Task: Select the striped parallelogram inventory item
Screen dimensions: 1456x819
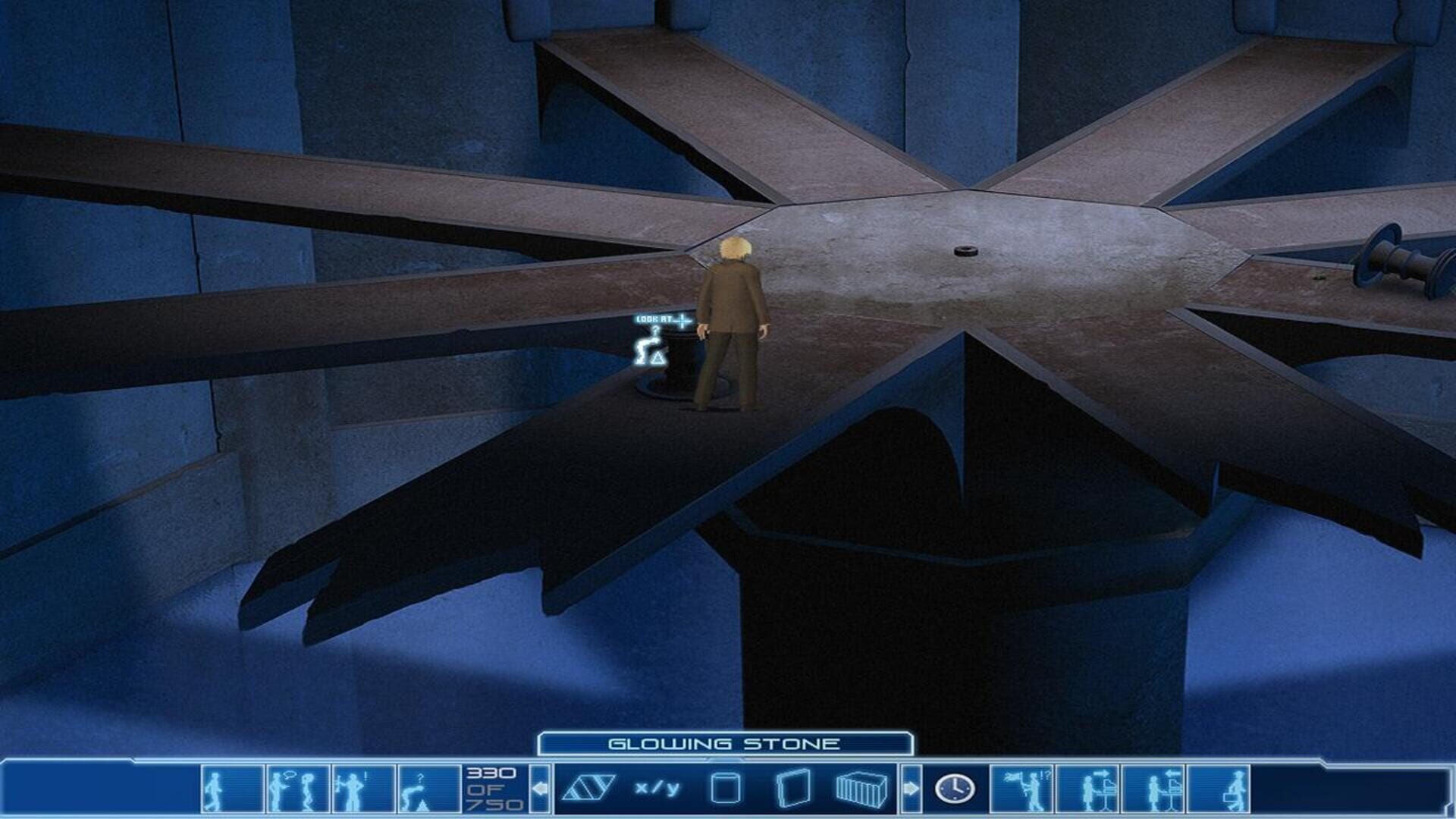Action: pyautogui.click(x=588, y=789)
